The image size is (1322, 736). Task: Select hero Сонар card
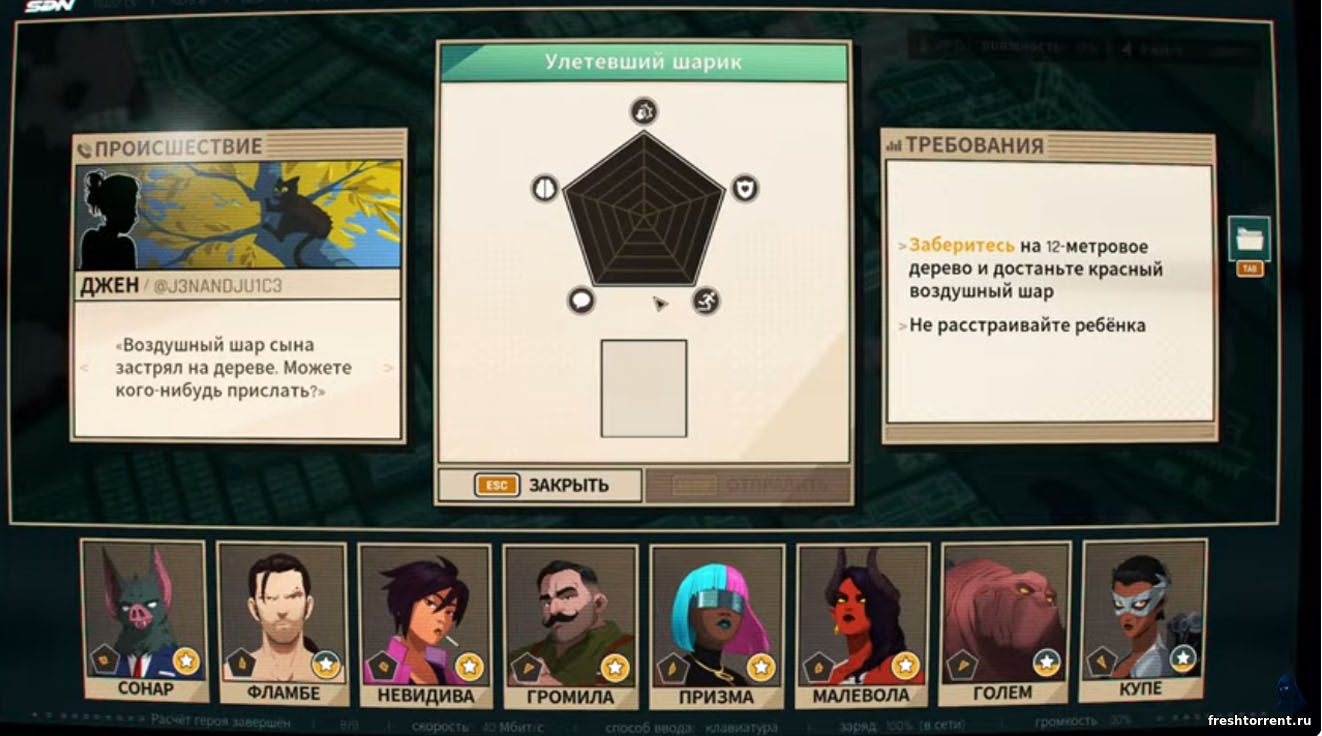click(x=144, y=620)
